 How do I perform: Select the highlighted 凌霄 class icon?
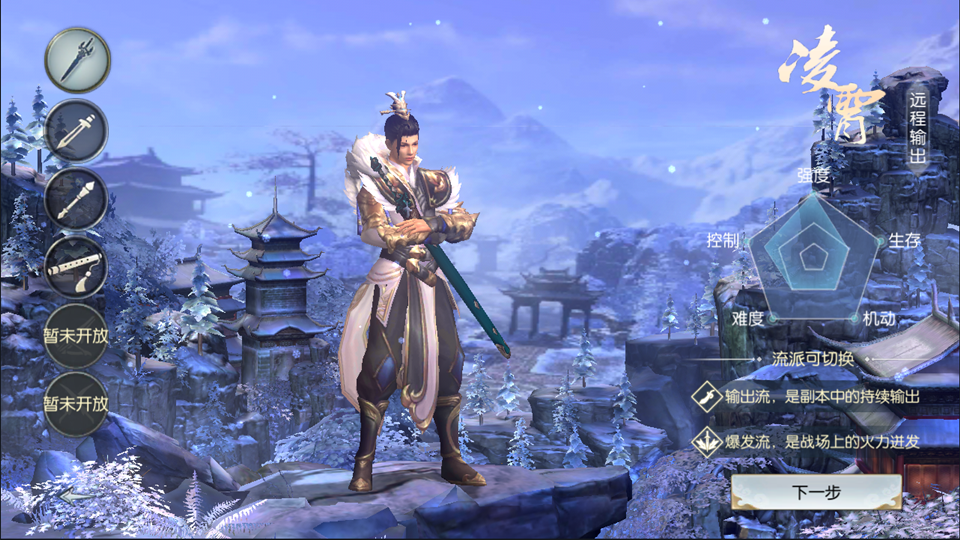(77, 60)
